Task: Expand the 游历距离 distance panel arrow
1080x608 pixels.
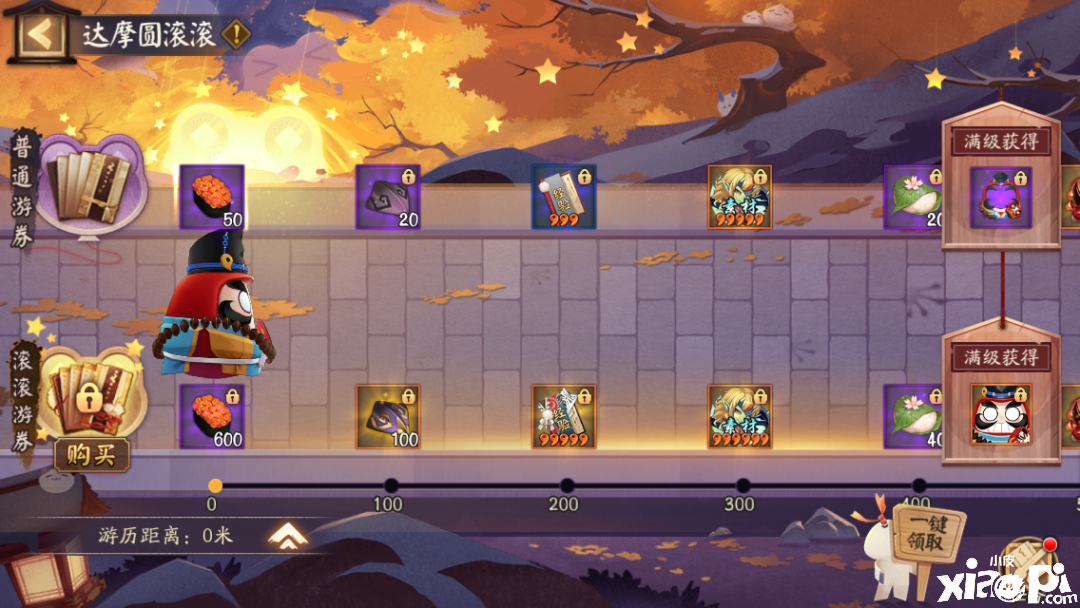Action: [x=286, y=537]
